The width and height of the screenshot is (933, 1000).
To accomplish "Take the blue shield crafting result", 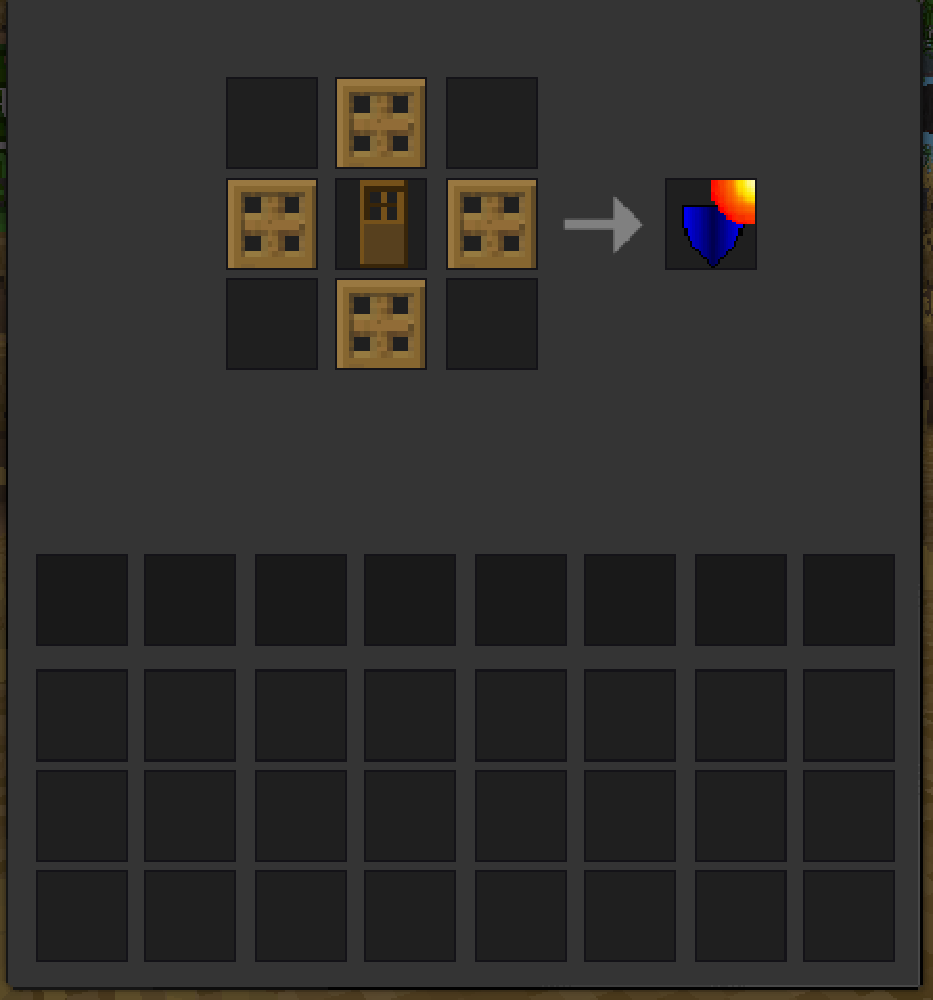I will point(711,225).
